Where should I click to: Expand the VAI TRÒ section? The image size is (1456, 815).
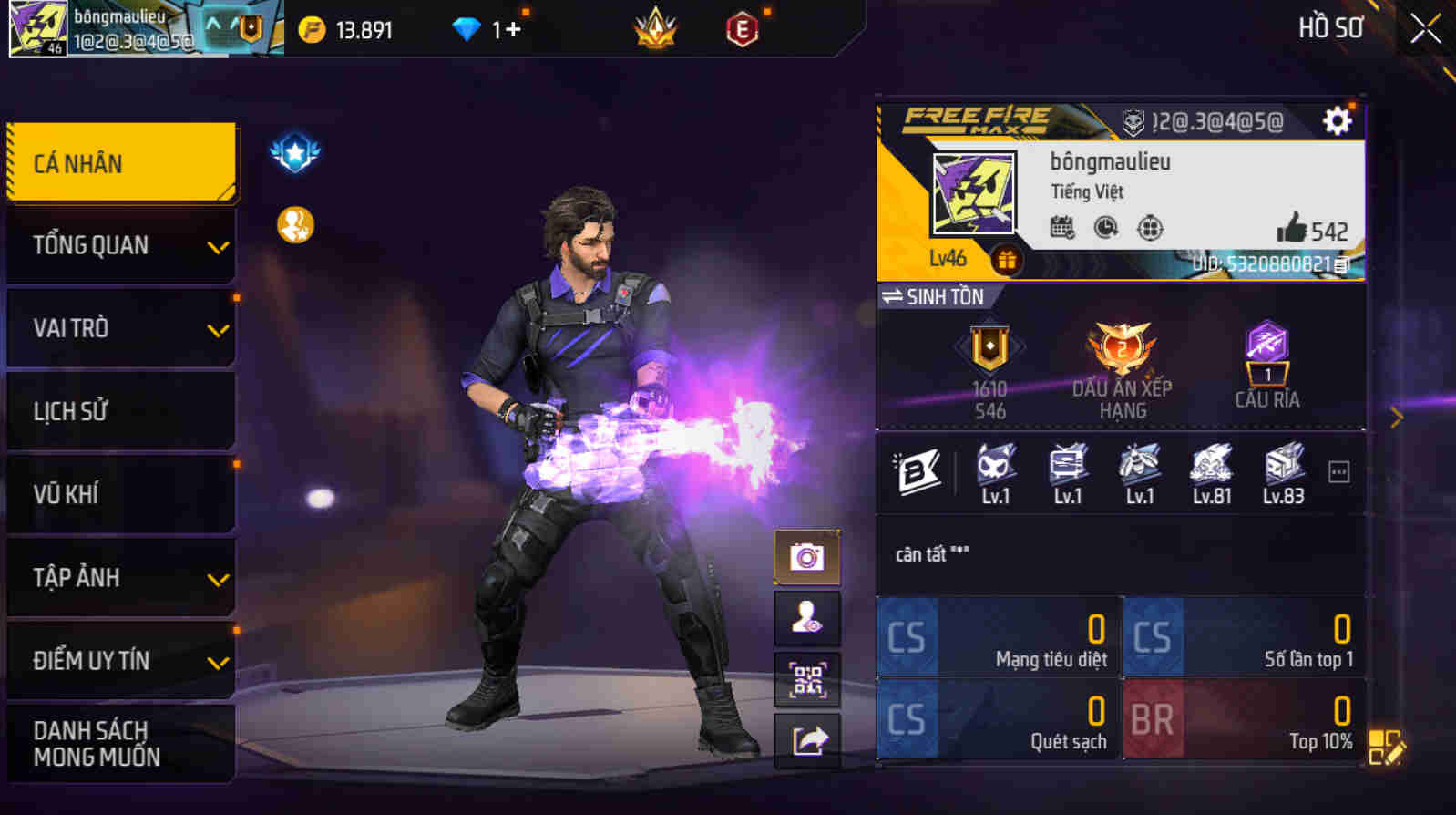(121, 327)
